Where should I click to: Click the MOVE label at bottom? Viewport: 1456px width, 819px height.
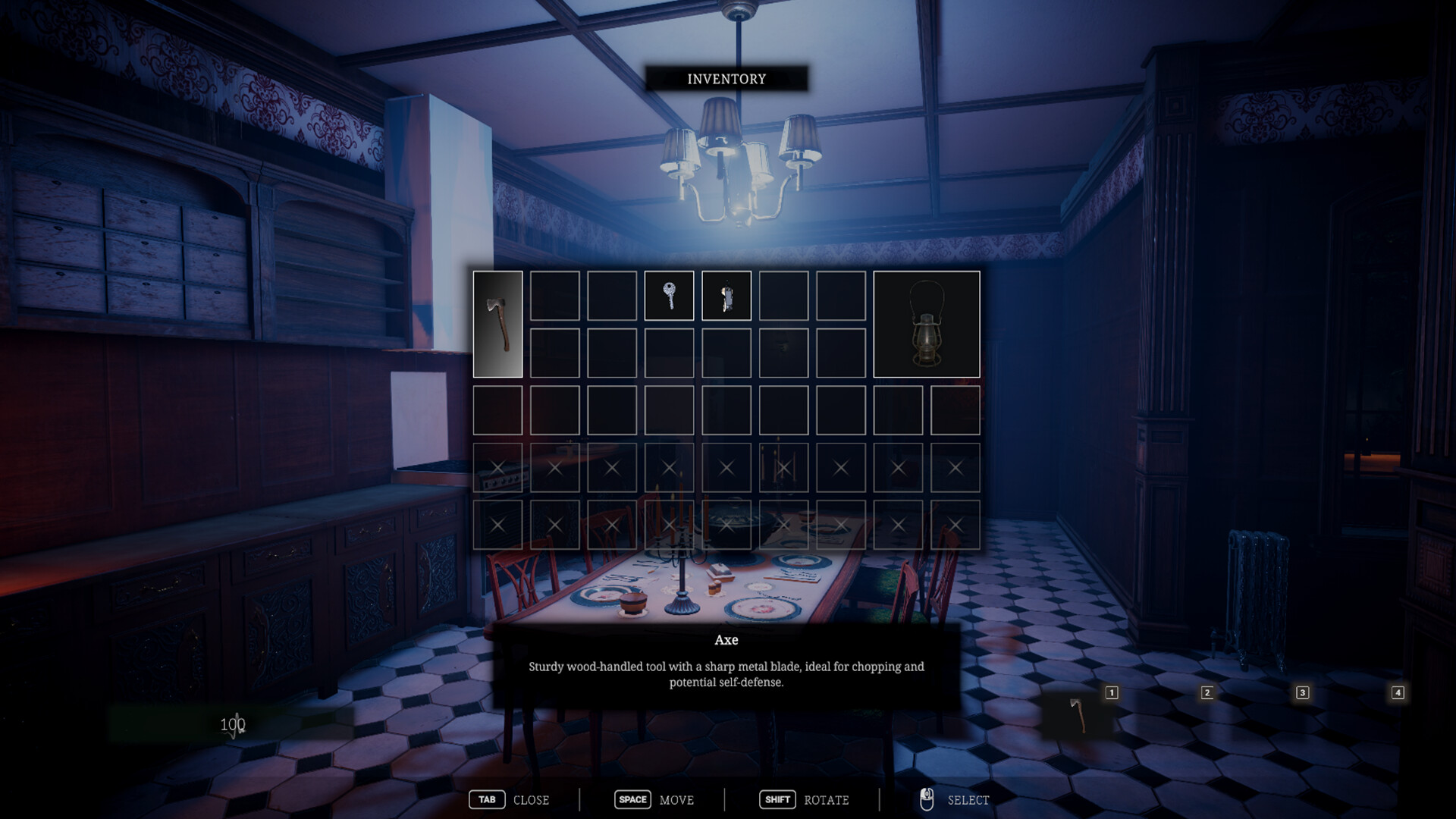point(678,800)
